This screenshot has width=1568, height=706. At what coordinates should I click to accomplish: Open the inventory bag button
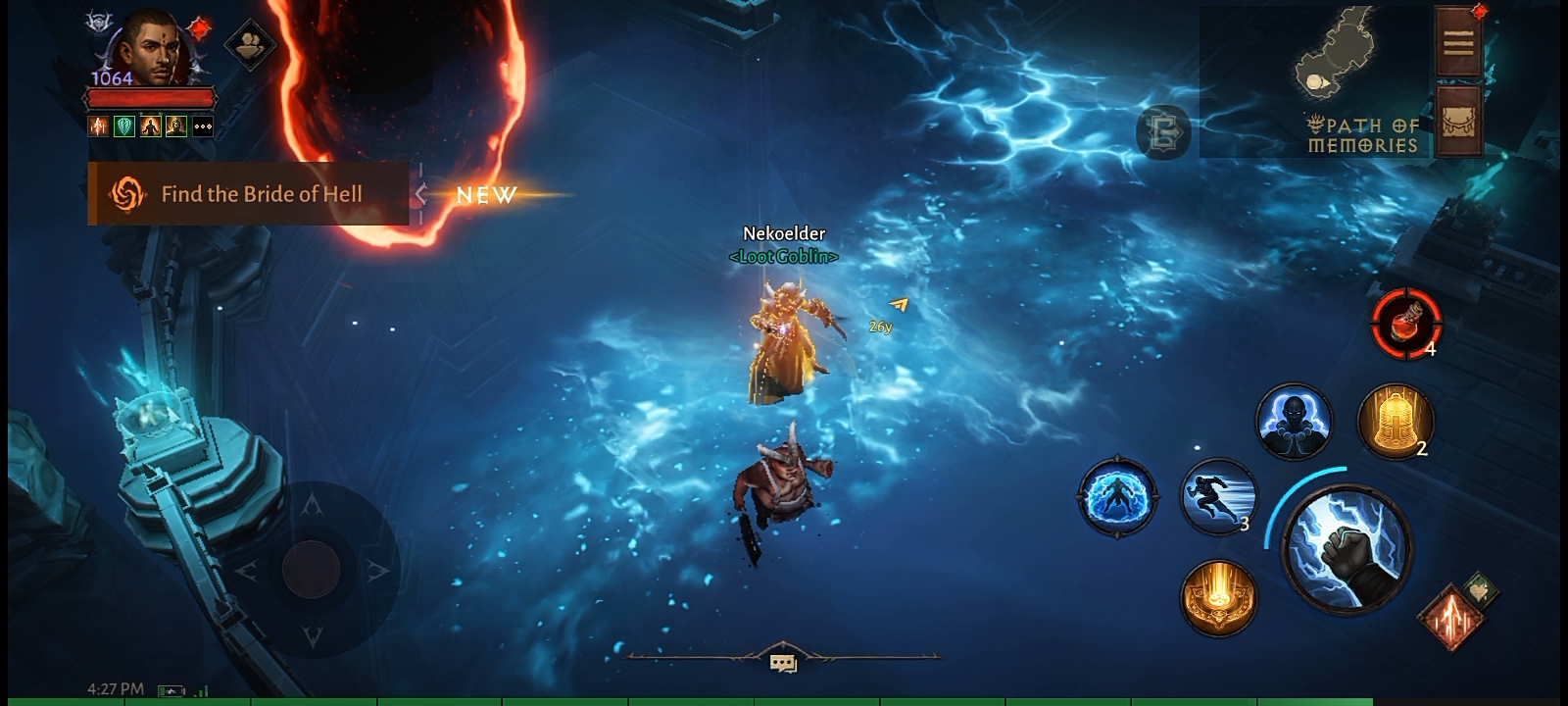(1457, 120)
